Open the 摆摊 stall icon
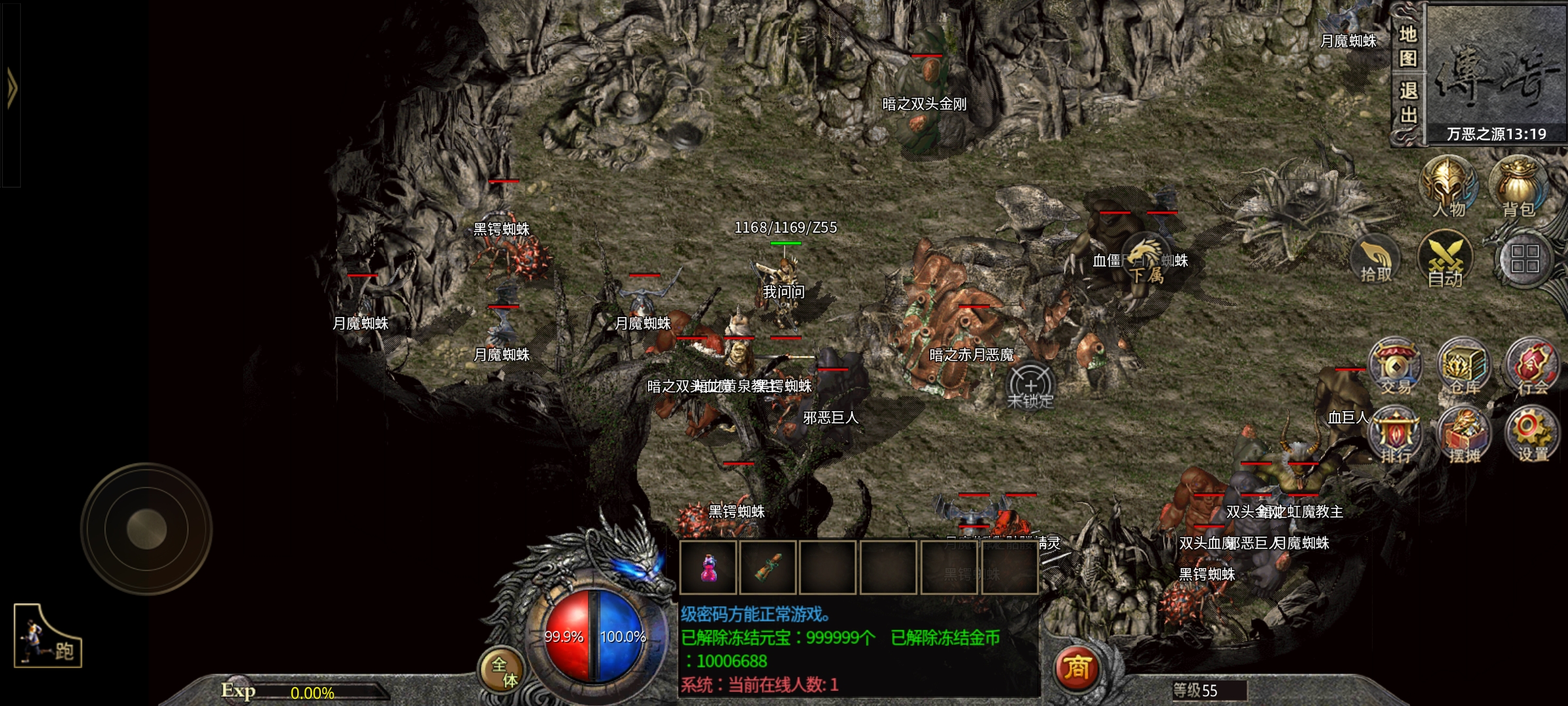The image size is (1568, 706). [x=1464, y=435]
